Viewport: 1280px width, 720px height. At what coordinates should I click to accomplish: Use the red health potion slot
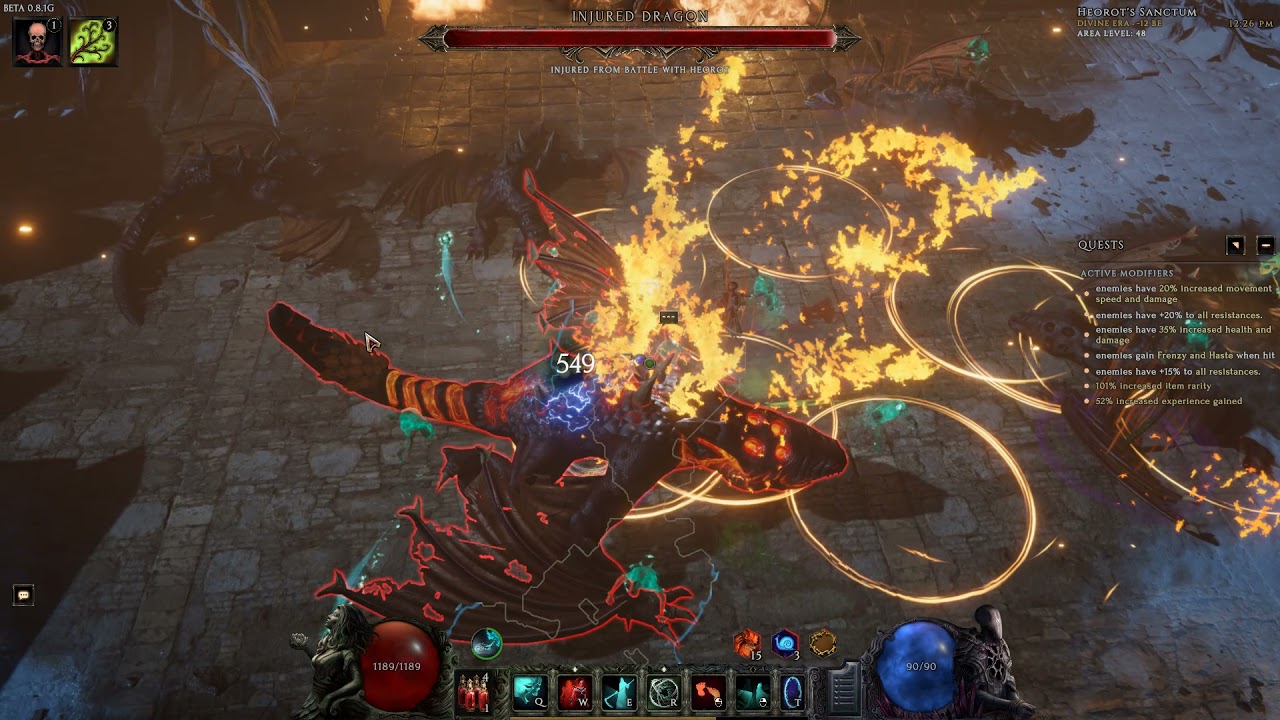point(472,691)
